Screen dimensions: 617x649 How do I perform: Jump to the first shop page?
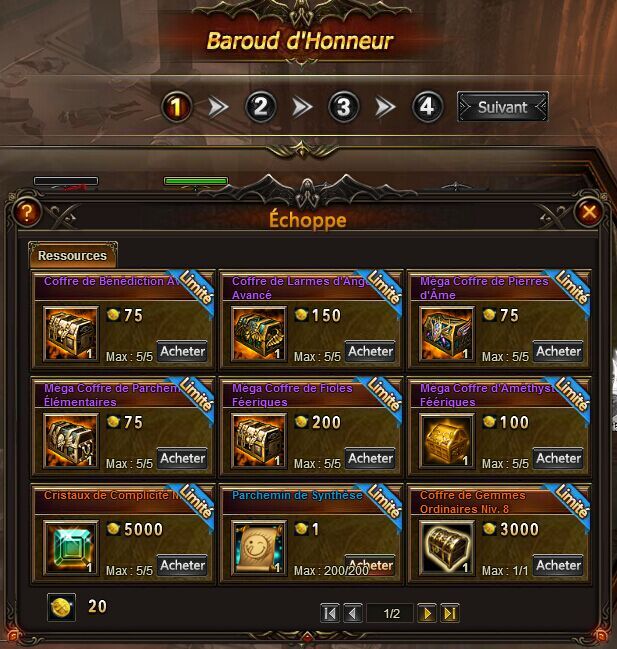pyautogui.click(x=330, y=613)
